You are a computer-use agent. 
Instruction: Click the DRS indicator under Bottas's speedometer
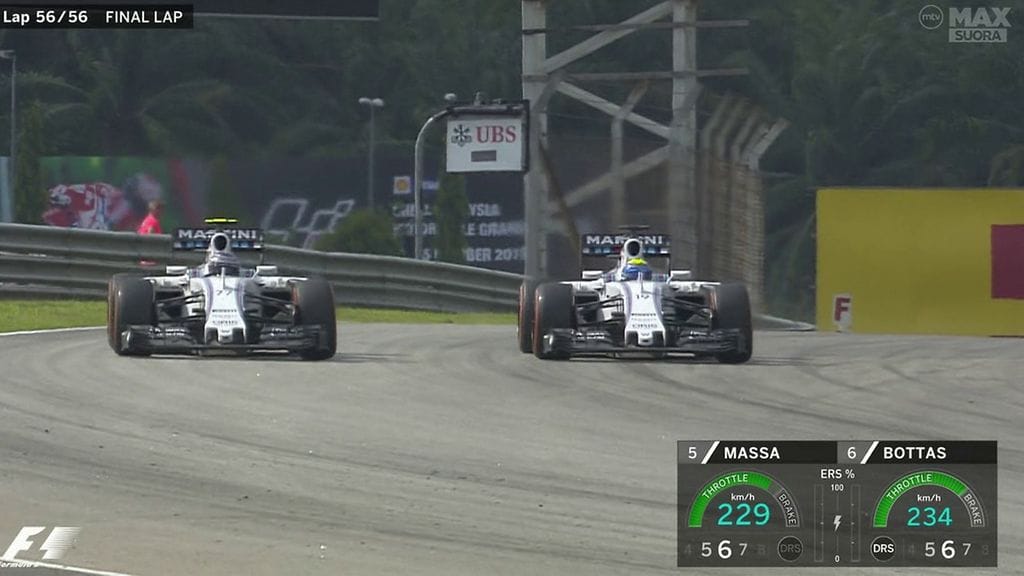point(883,549)
